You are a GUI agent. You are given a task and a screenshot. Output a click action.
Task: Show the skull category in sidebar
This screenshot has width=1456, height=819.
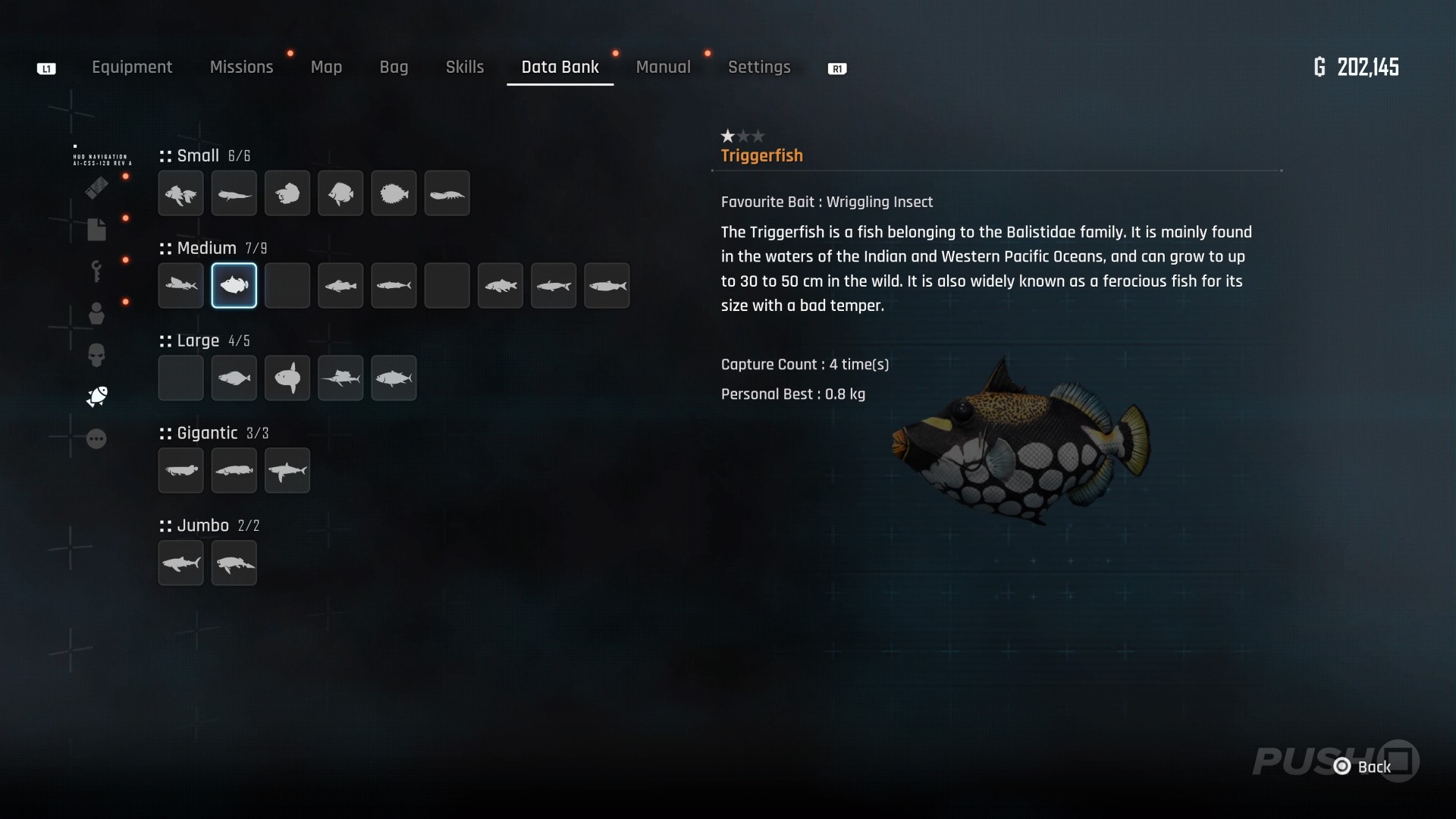pyautogui.click(x=96, y=354)
